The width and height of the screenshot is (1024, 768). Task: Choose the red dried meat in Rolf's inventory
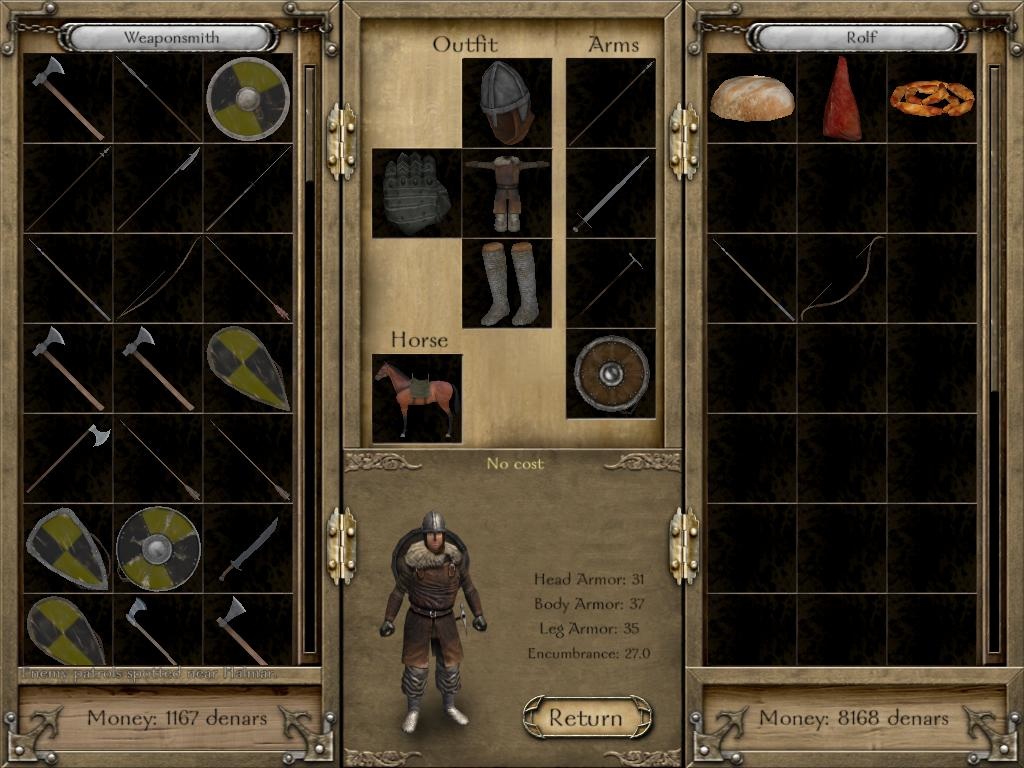842,98
